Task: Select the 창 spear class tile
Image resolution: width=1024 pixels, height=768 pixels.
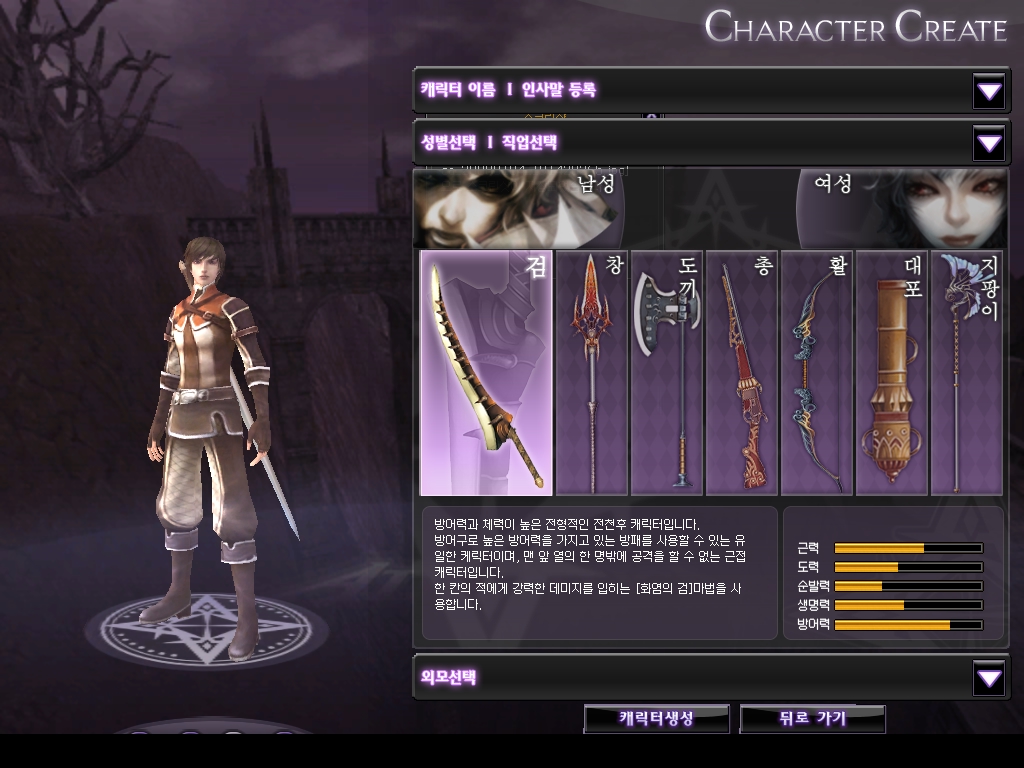Action: coord(591,373)
